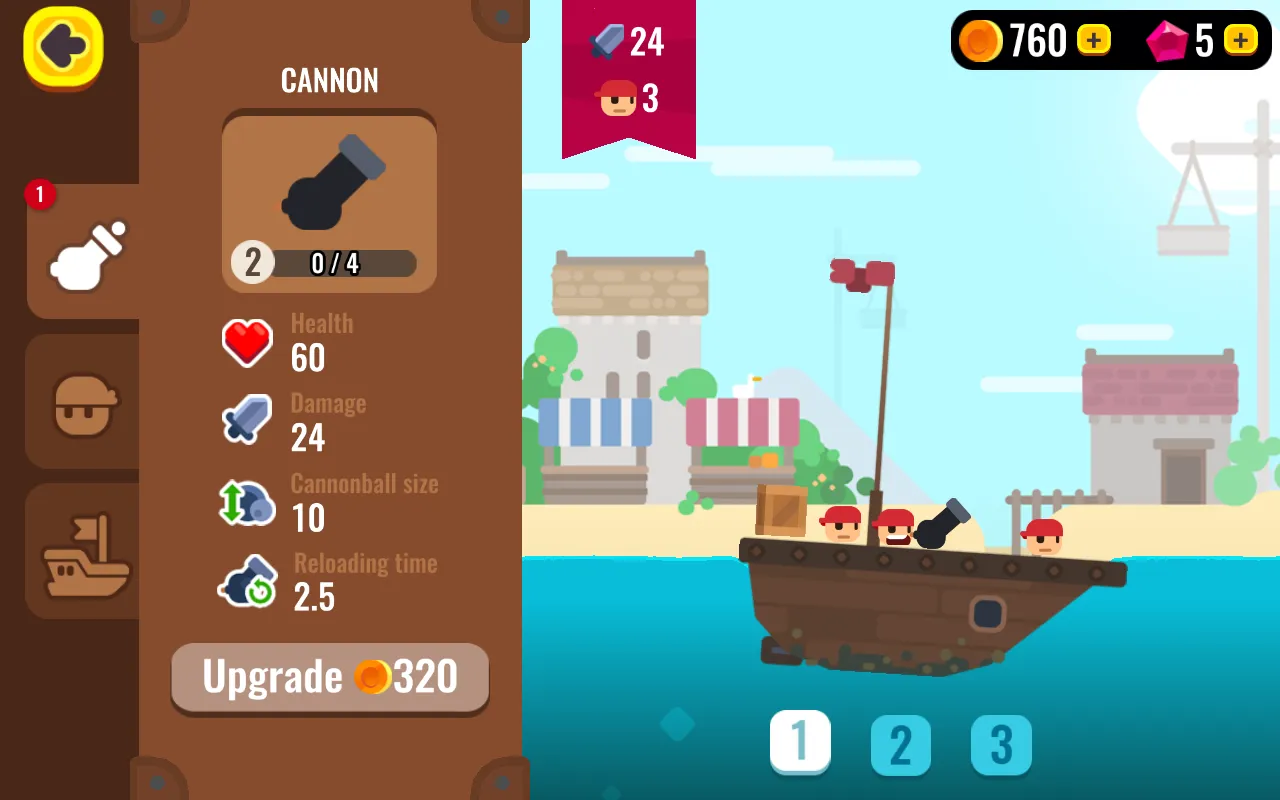Viewport: 1280px width, 800px height.
Task: Select ship slot number 3
Action: [1001, 745]
